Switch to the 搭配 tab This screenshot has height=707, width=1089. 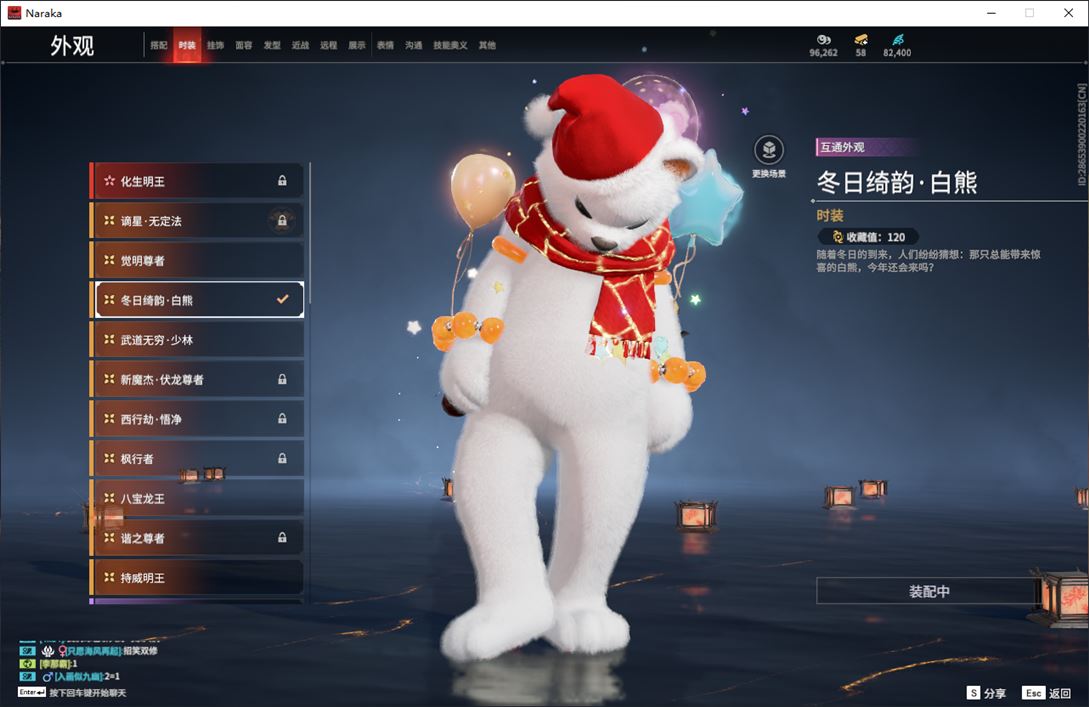click(x=158, y=46)
